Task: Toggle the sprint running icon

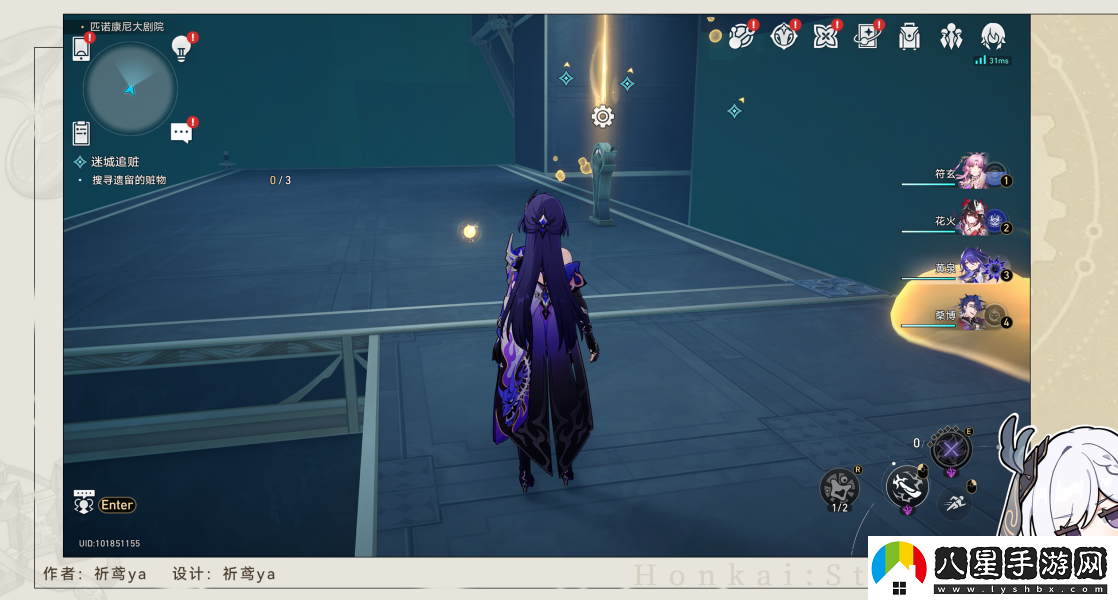Action: point(957,504)
